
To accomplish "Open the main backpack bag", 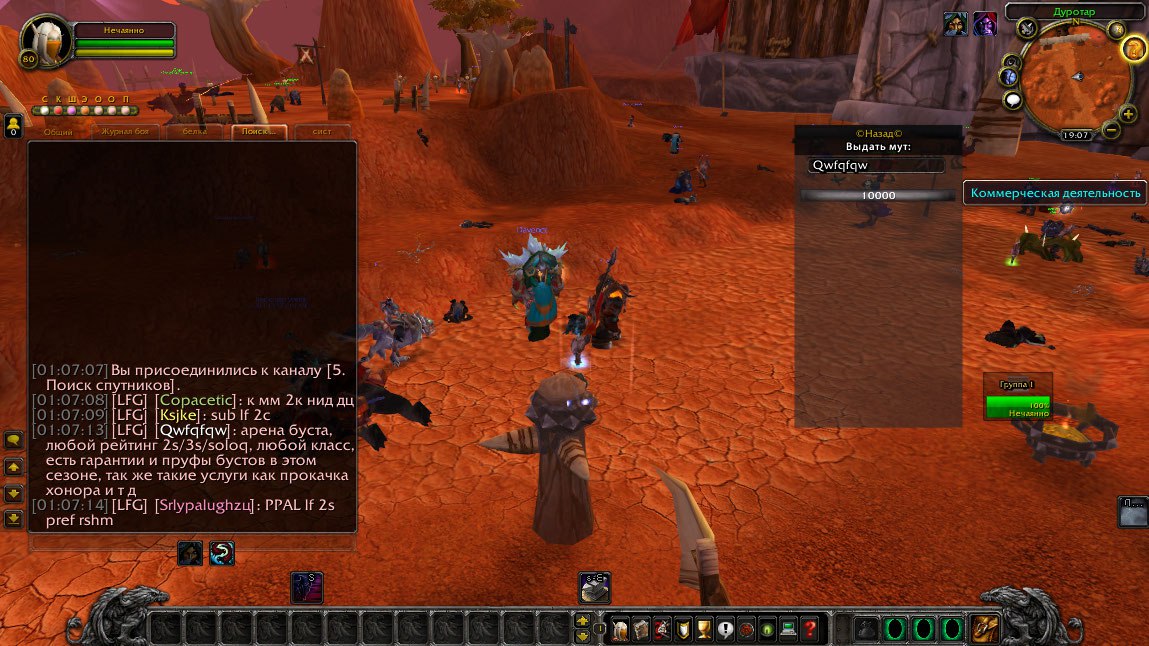I will click(x=984, y=629).
